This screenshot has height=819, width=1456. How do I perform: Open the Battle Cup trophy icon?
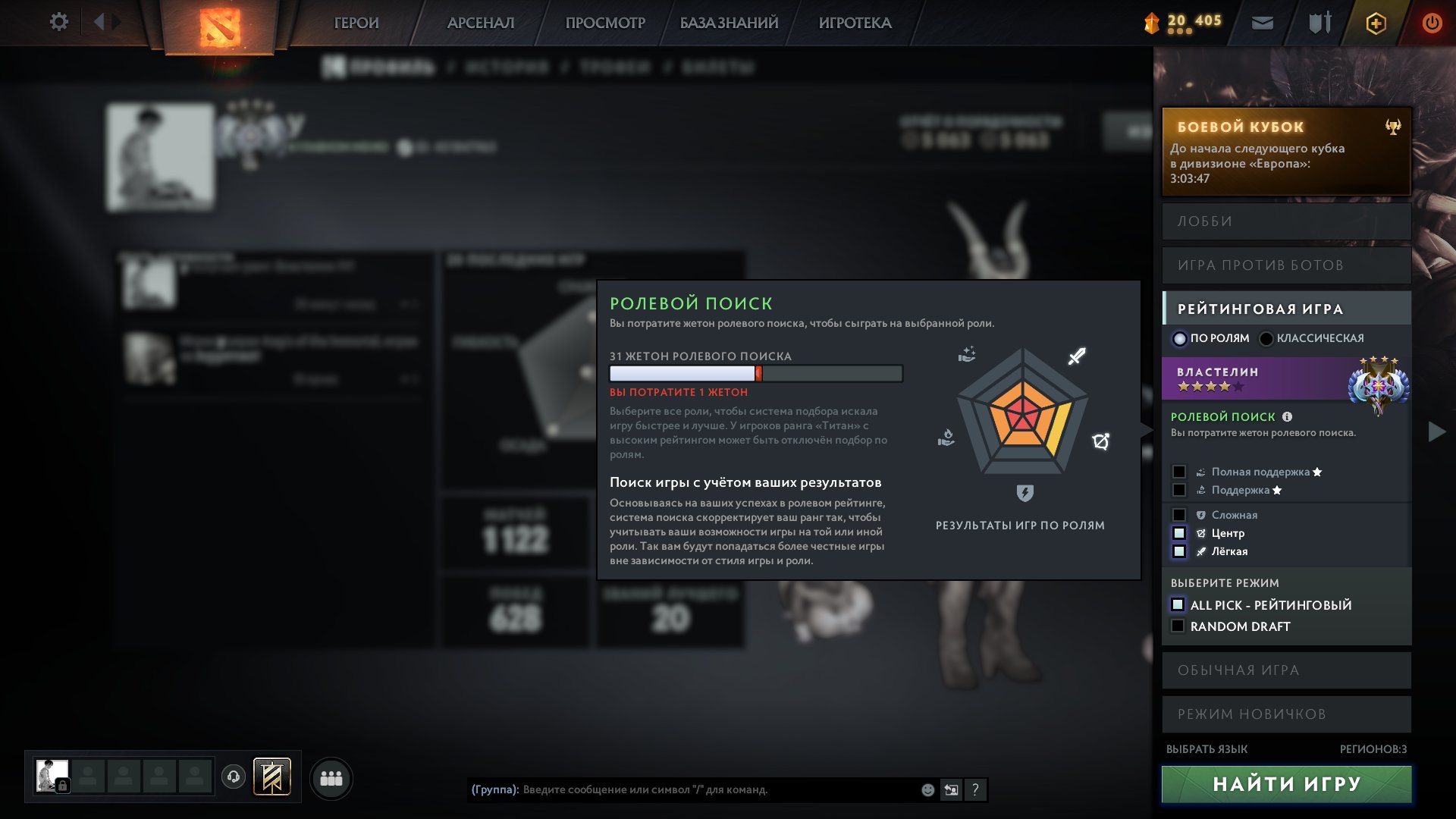click(x=1393, y=125)
